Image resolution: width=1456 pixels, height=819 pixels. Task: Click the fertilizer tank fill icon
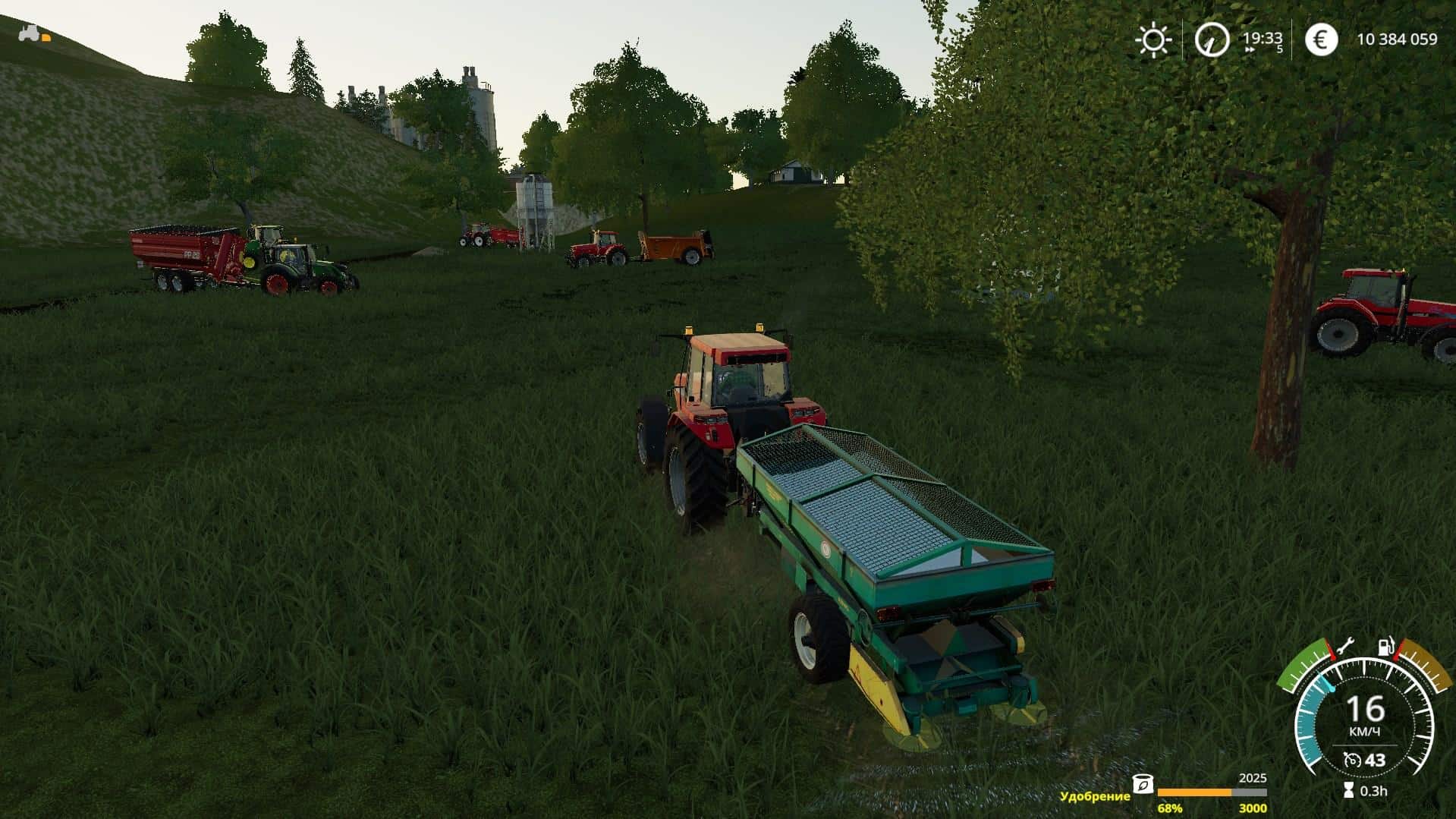1143,785
